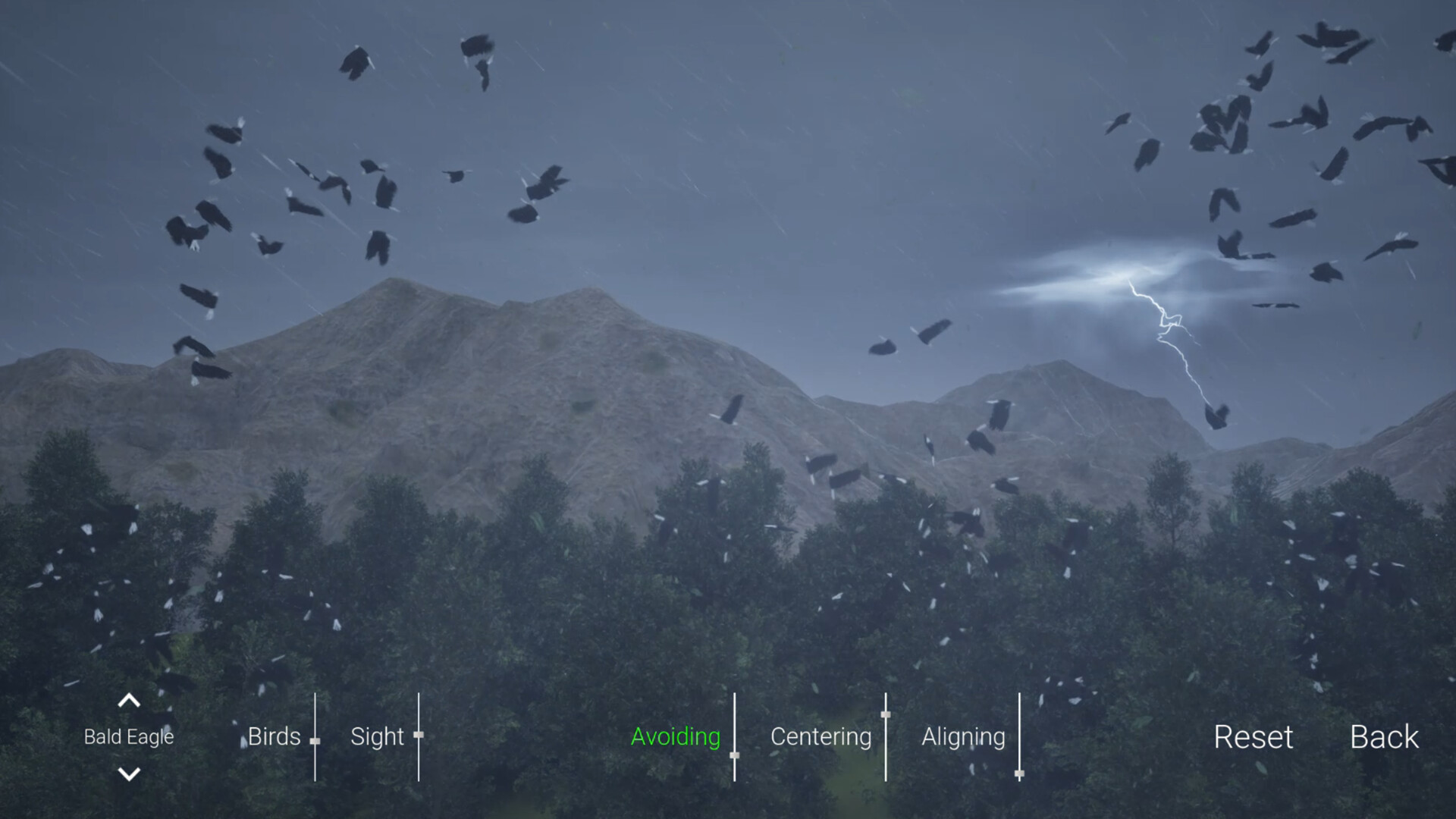
Task: Reset the simulation settings
Action: (x=1254, y=736)
